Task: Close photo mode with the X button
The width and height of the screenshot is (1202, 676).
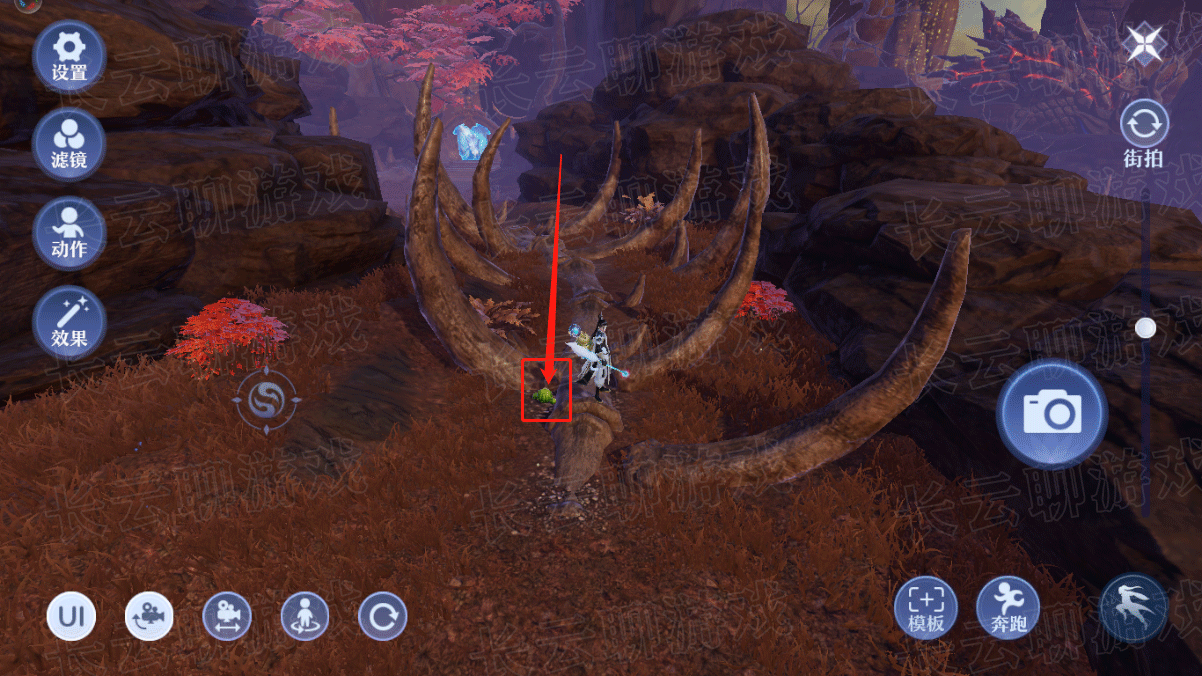Action: pyautogui.click(x=1141, y=44)
